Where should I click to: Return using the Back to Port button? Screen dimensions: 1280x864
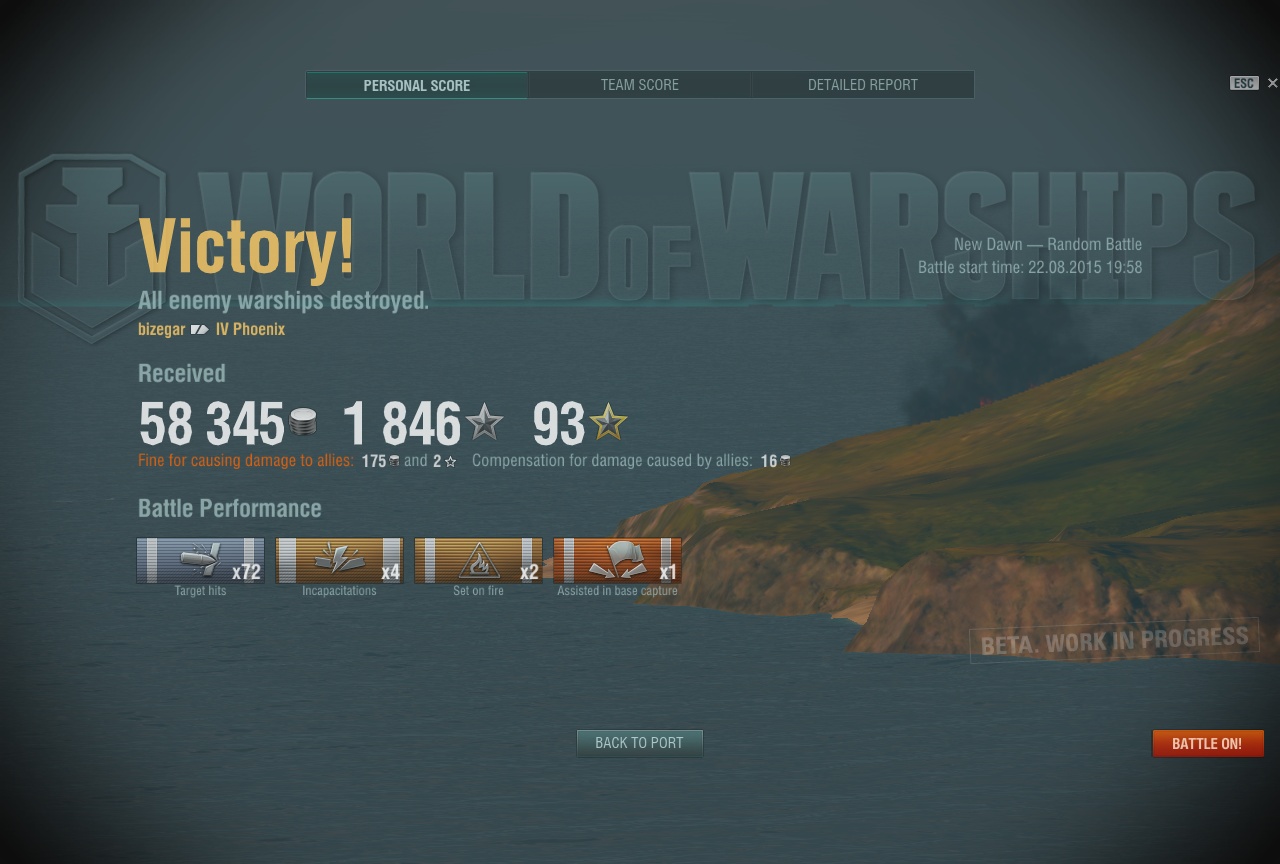click(x=639, y=743)
